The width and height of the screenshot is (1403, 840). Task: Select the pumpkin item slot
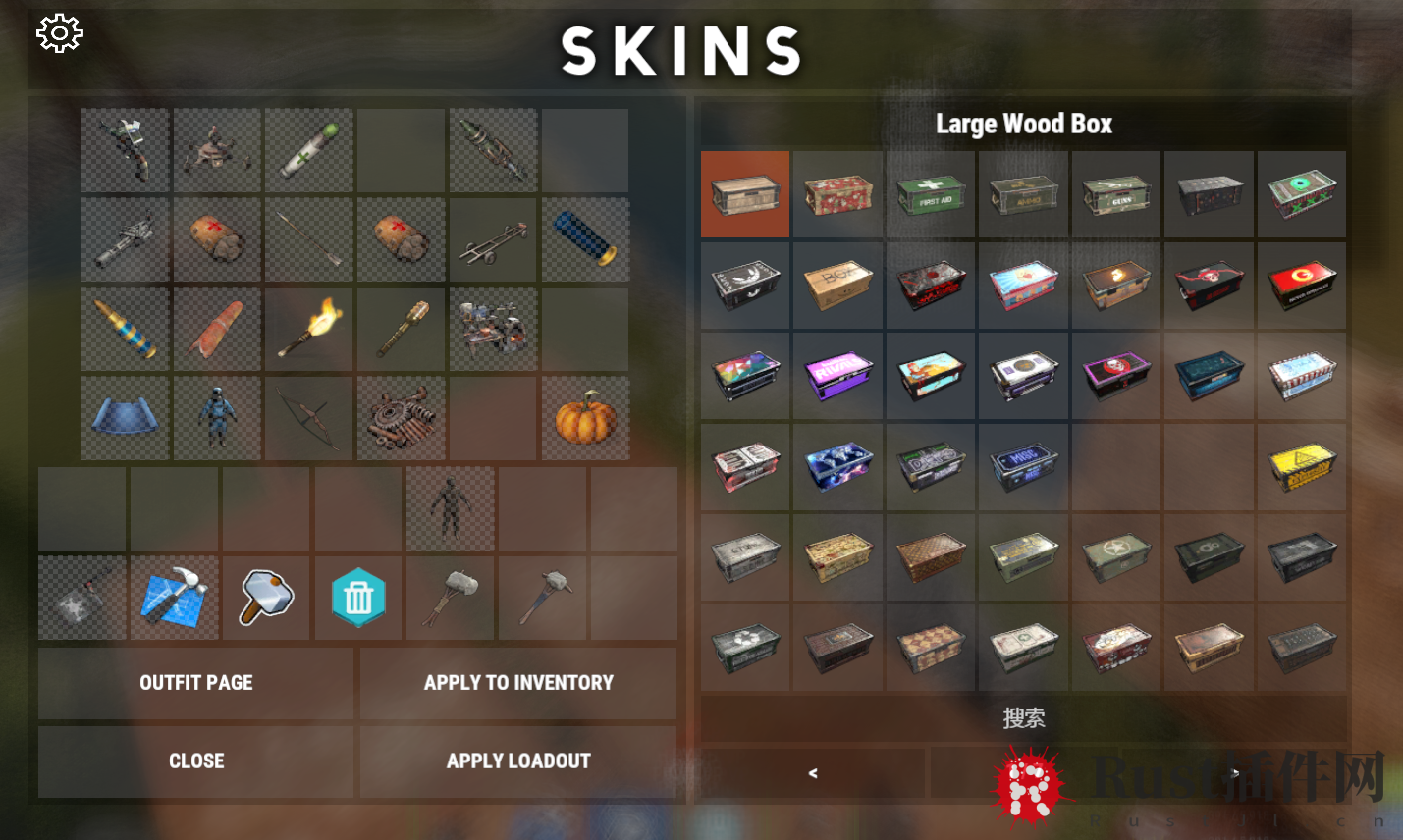point(585,419)
